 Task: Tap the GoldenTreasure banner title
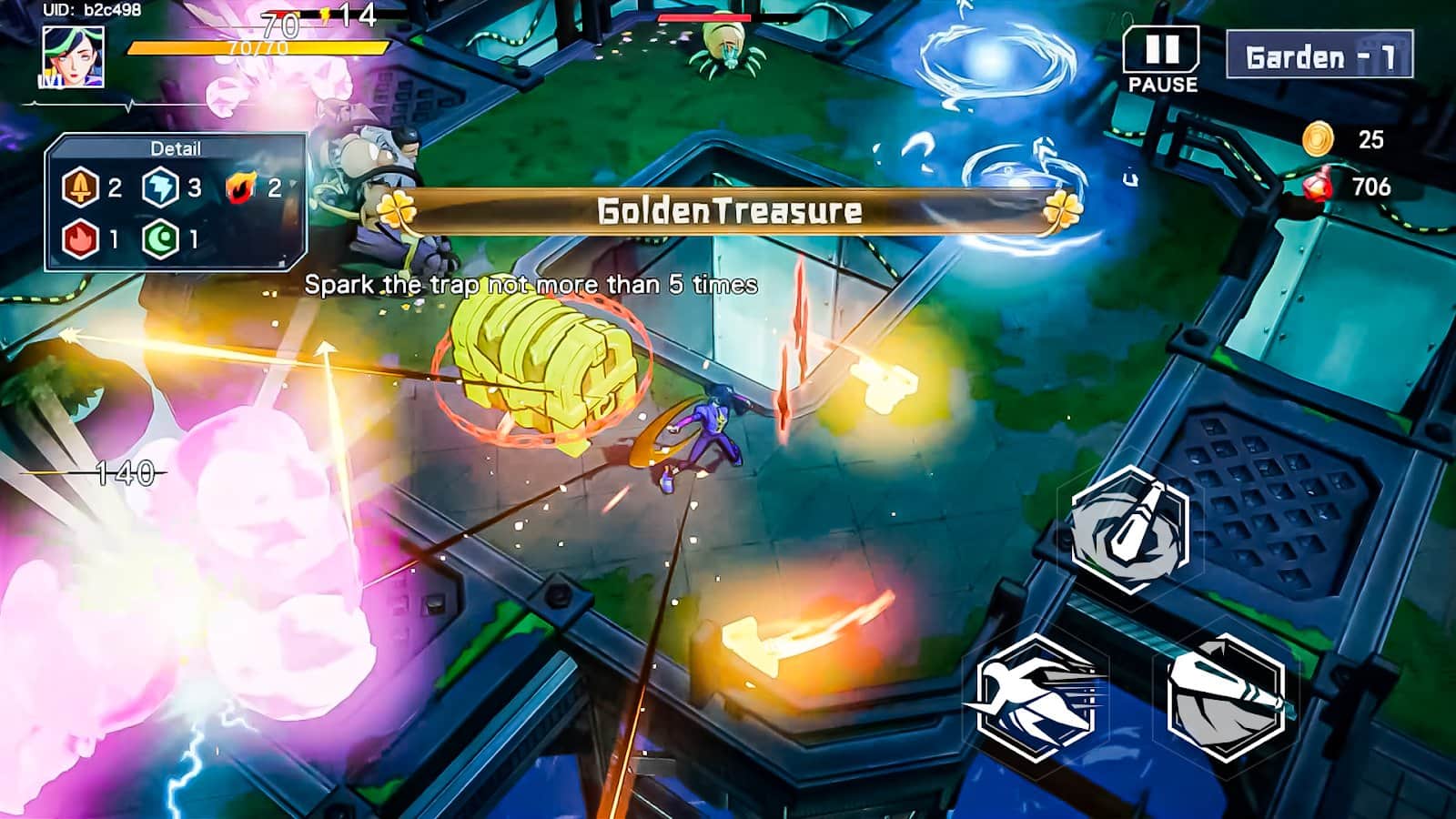pyautogui.click(x=728, y=210)
